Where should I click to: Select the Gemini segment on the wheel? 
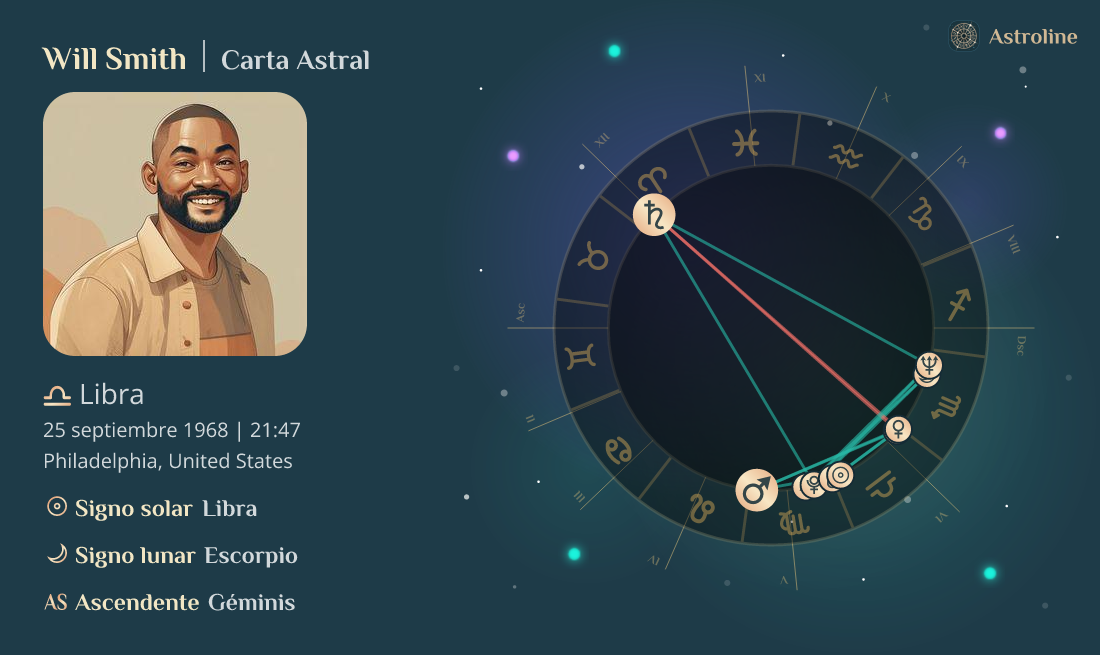click(582, 355)
